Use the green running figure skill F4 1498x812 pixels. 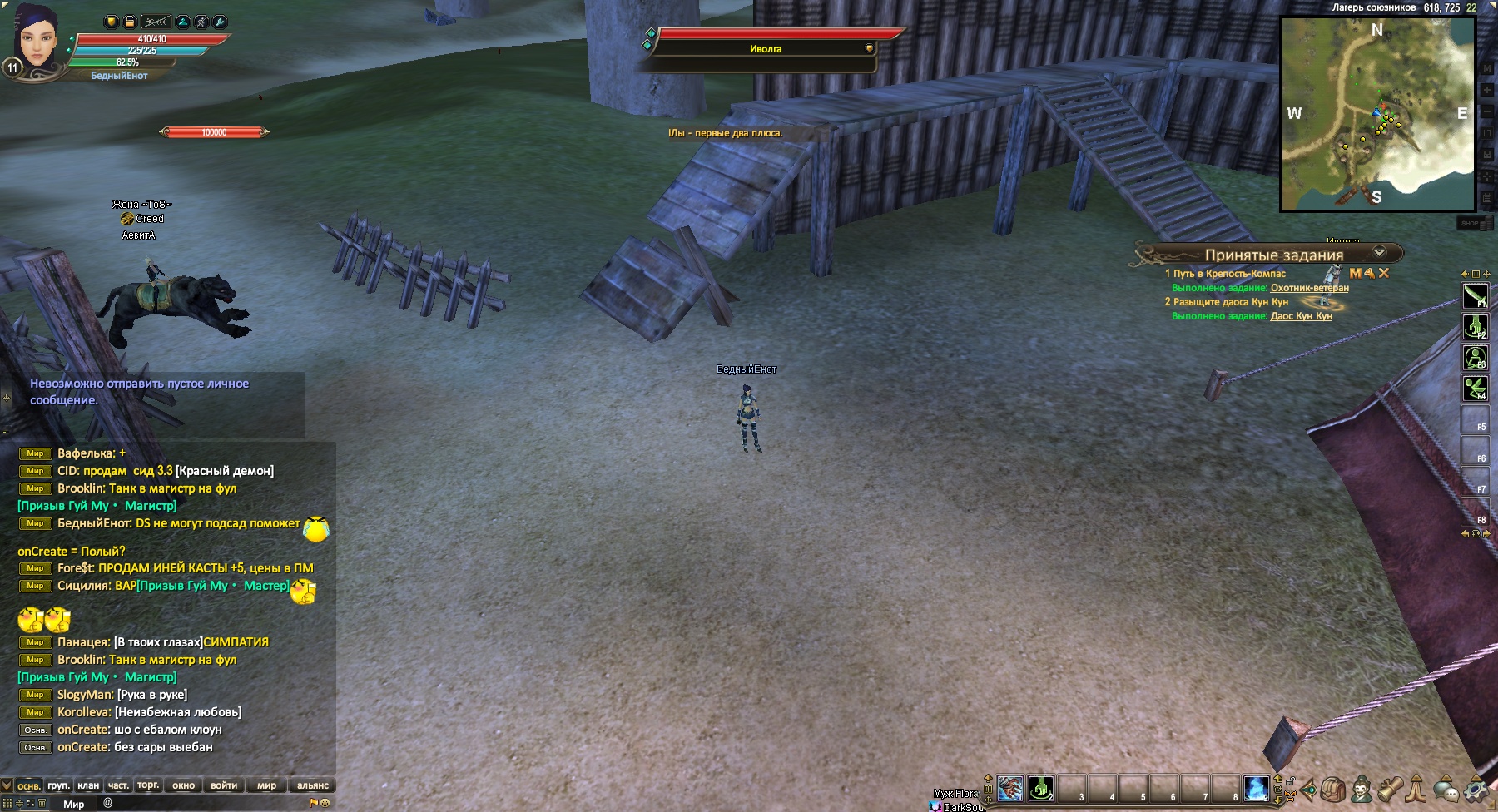tap(1476, 389)
